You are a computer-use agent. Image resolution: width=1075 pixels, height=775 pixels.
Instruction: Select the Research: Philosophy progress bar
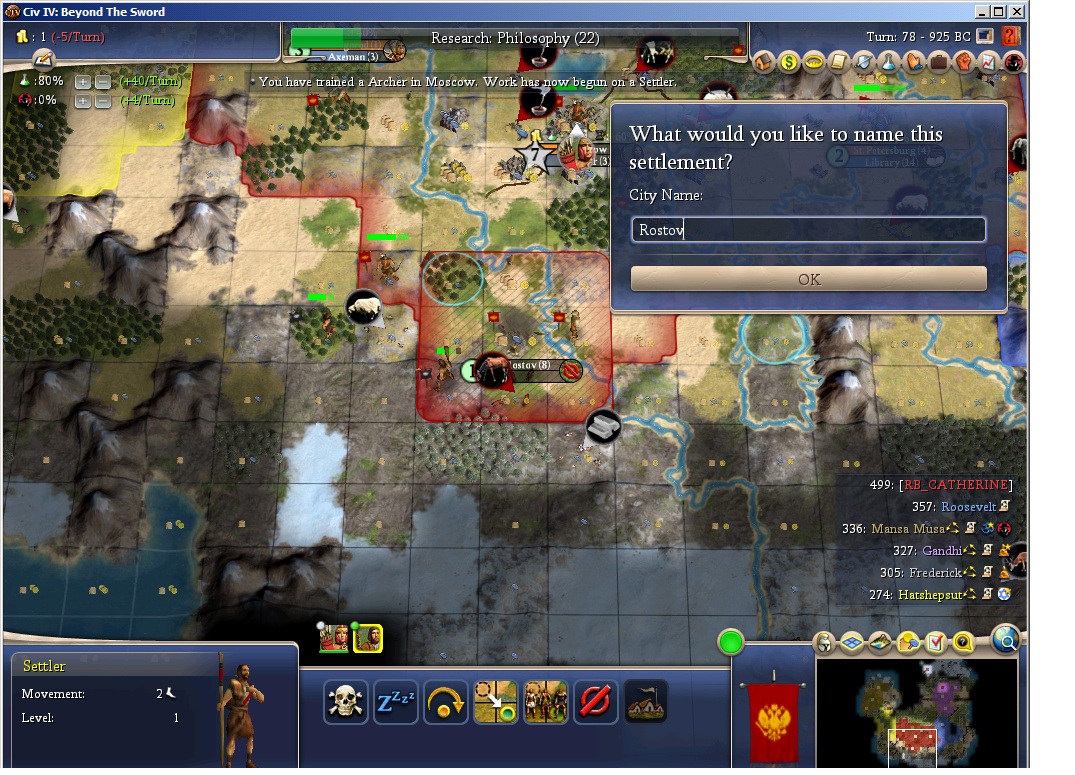(x=515, y=38)
